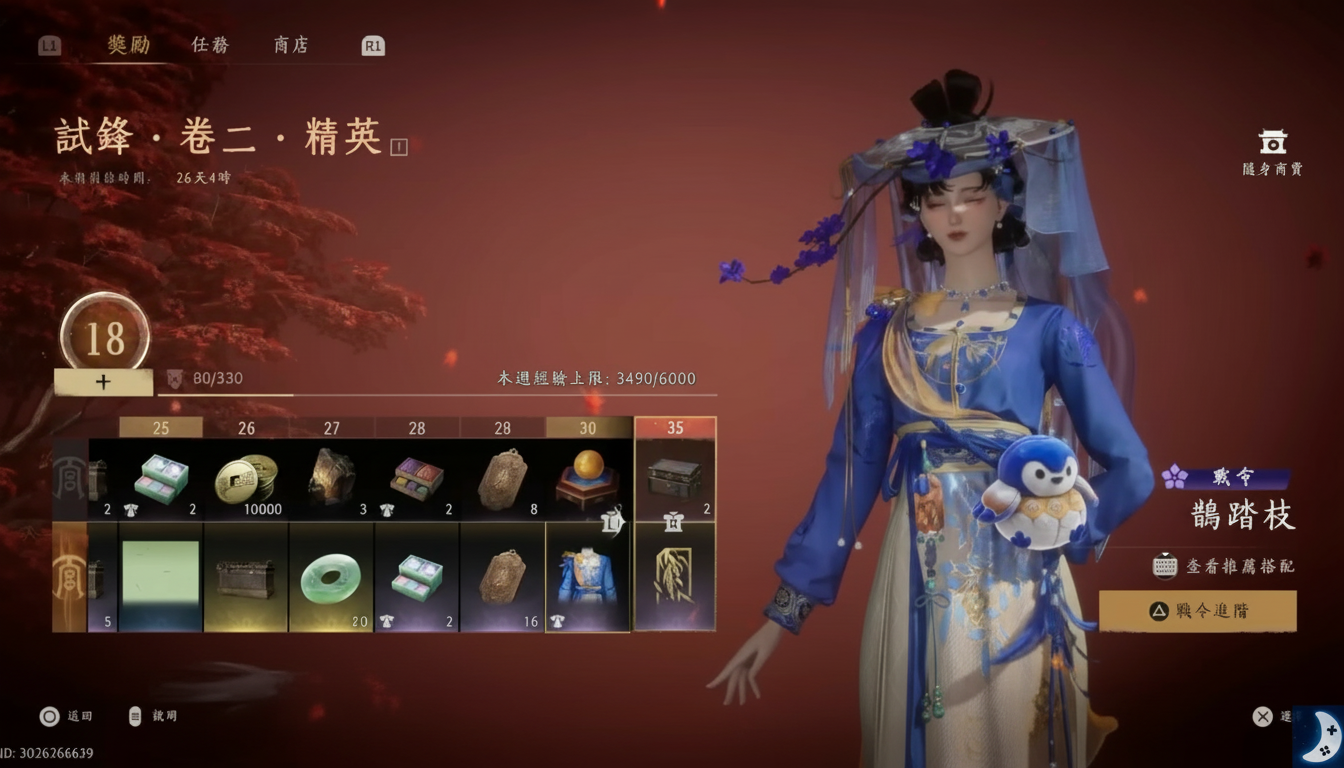Image resolution: width=1344 pixels, height=768 pixels.
Task: Open the 商店 tab
Action: [x=291, y=45]
